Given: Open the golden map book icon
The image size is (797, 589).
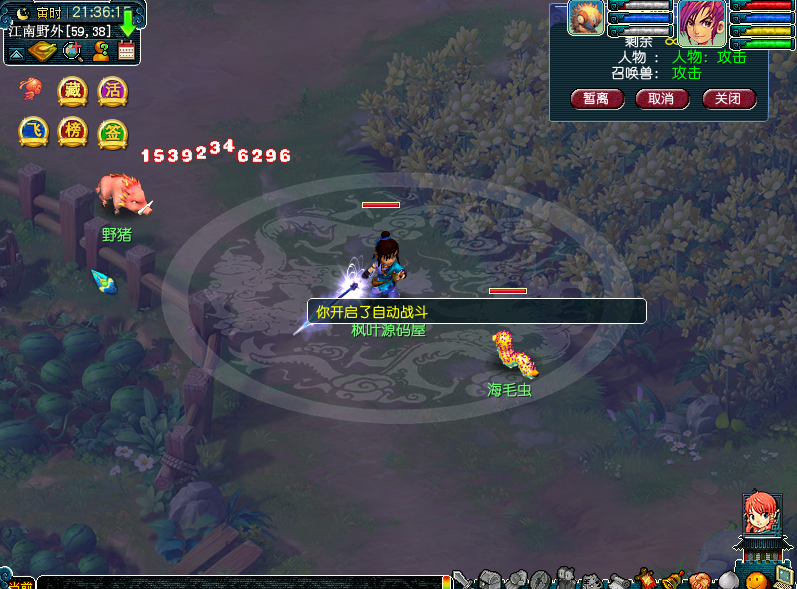Looking at the screenshot, I should tap(43, 51).
